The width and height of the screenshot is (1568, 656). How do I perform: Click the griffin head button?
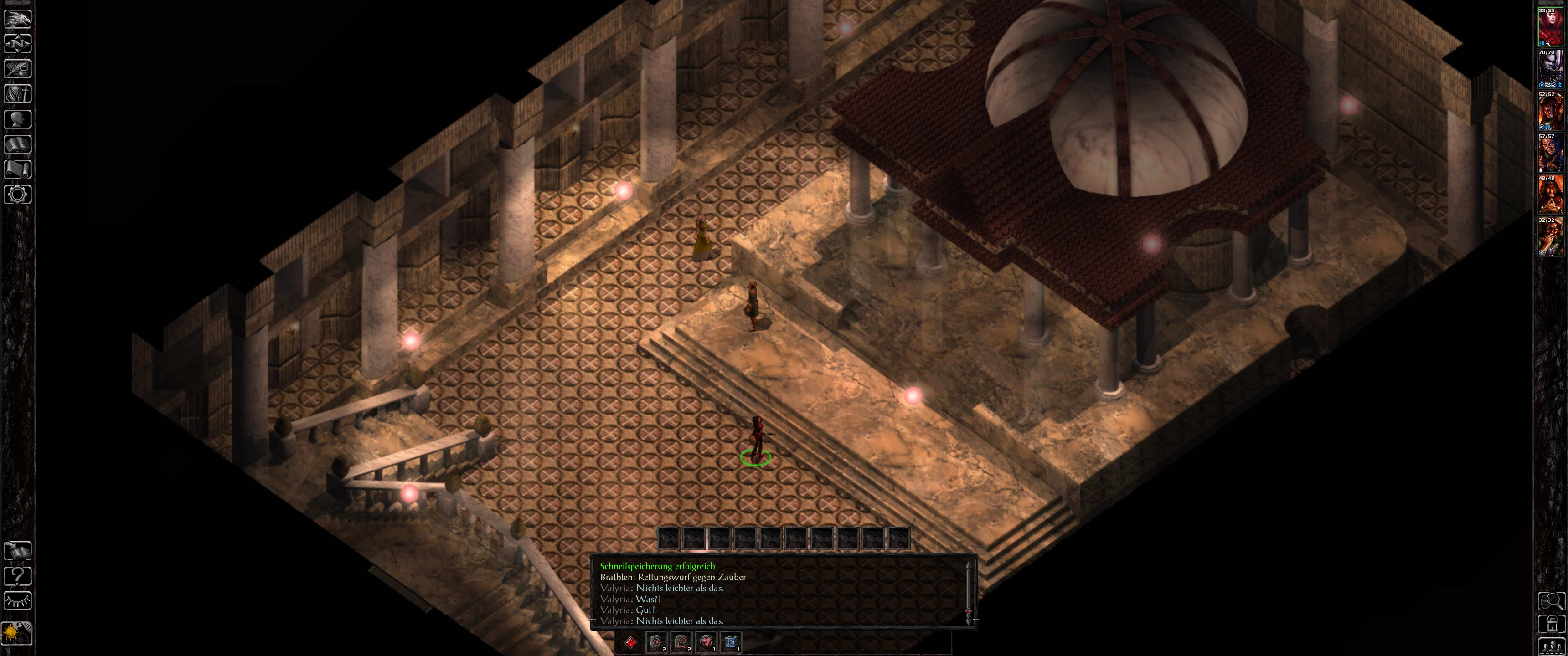tap(18, 18)
